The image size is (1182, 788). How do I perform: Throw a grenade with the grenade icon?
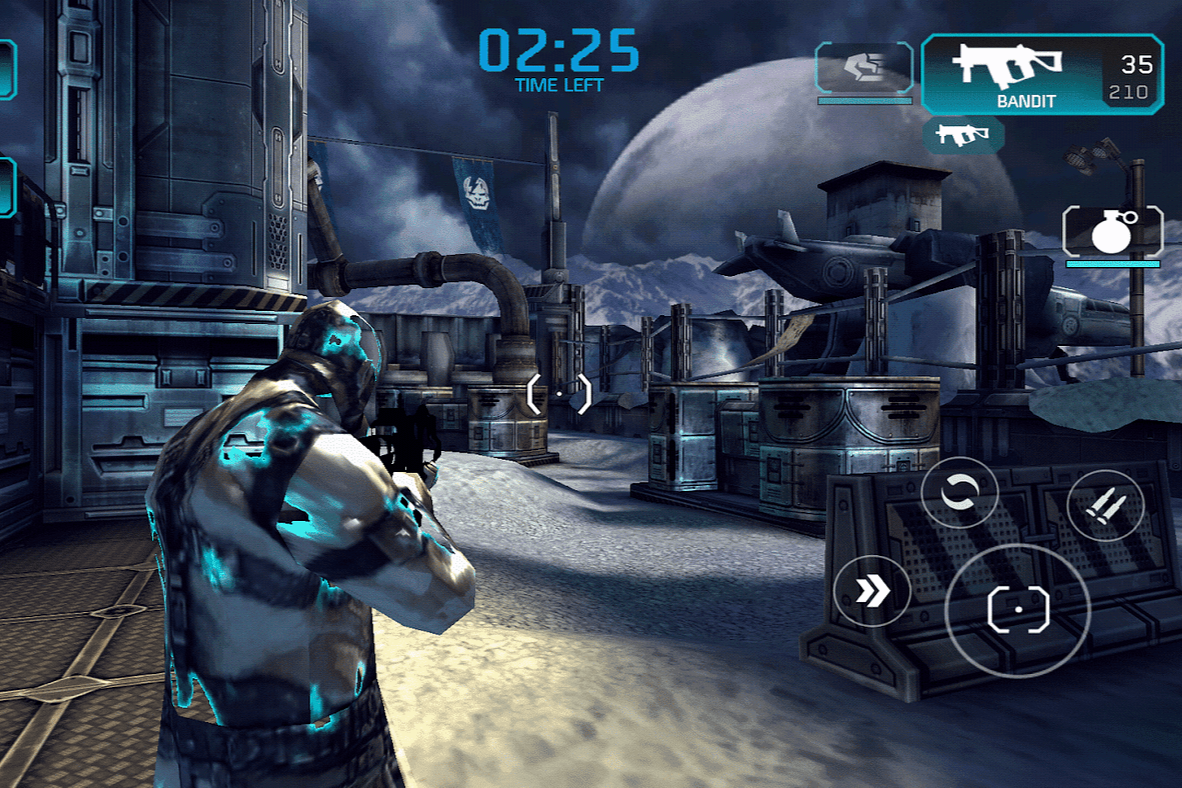pos(1113,232)
